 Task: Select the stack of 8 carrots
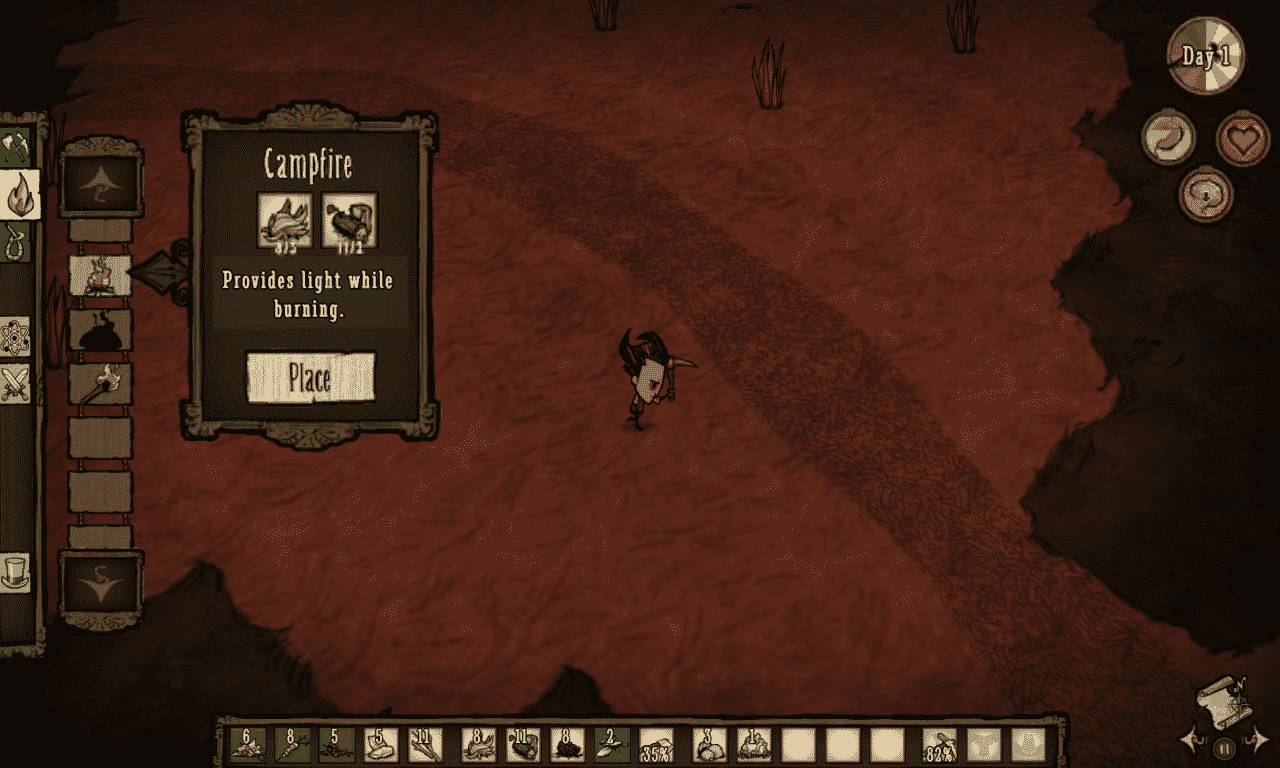pos(292,746)
